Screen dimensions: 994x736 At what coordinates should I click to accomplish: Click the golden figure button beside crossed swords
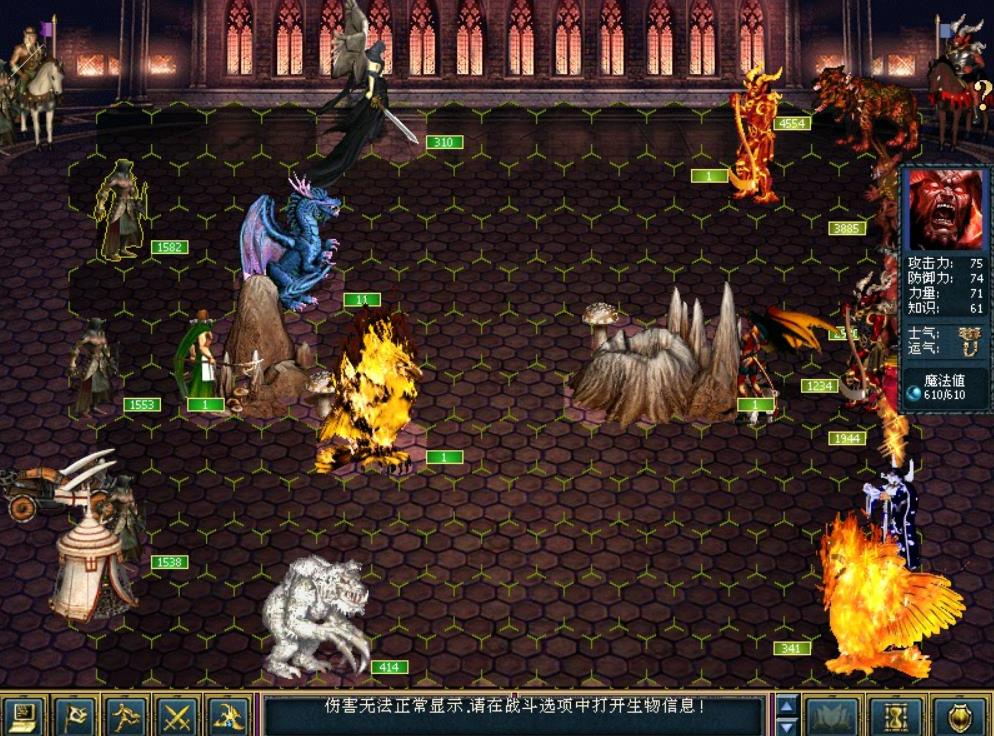[x=229, y=715]
